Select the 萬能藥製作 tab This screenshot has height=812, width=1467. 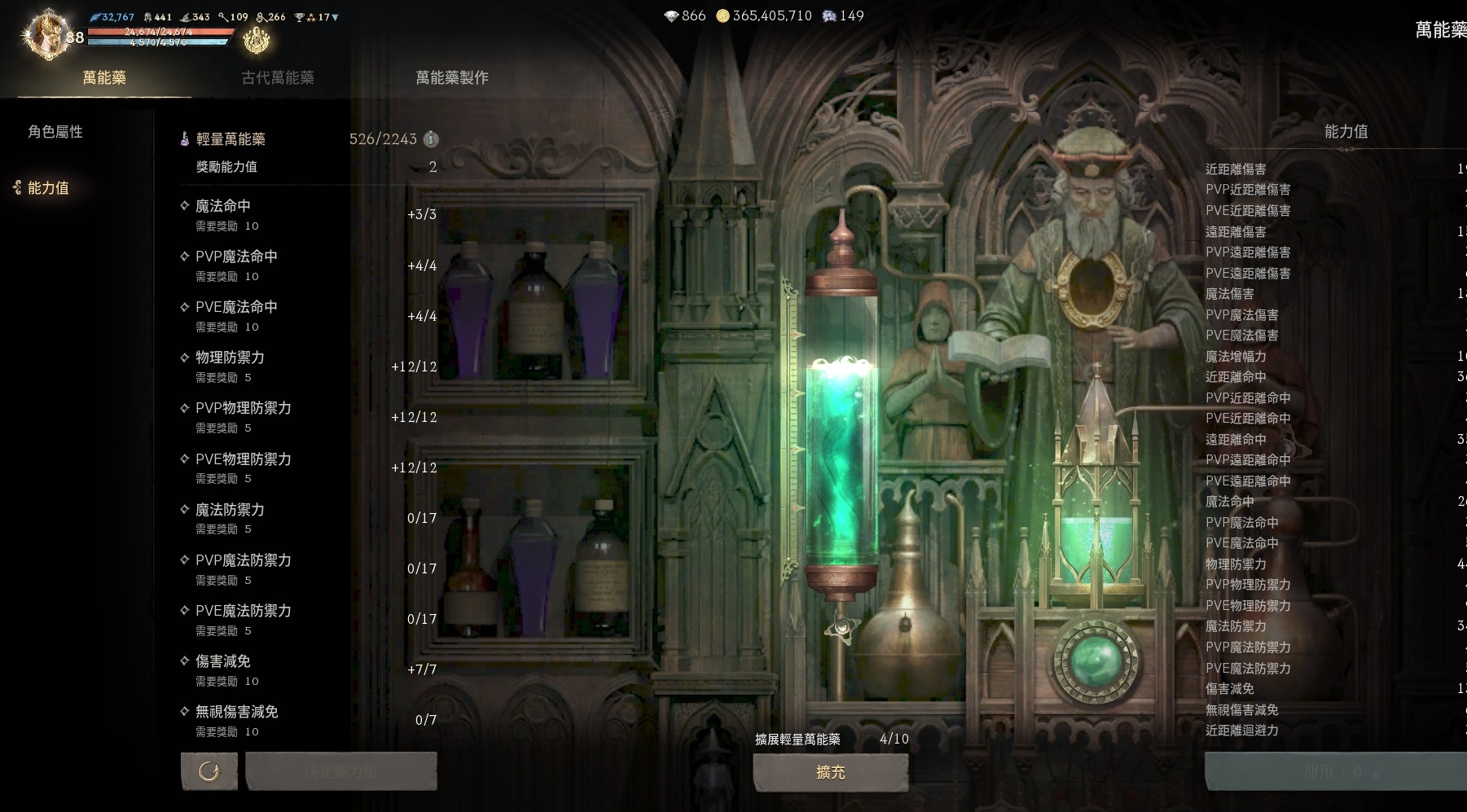pos(452,77)
